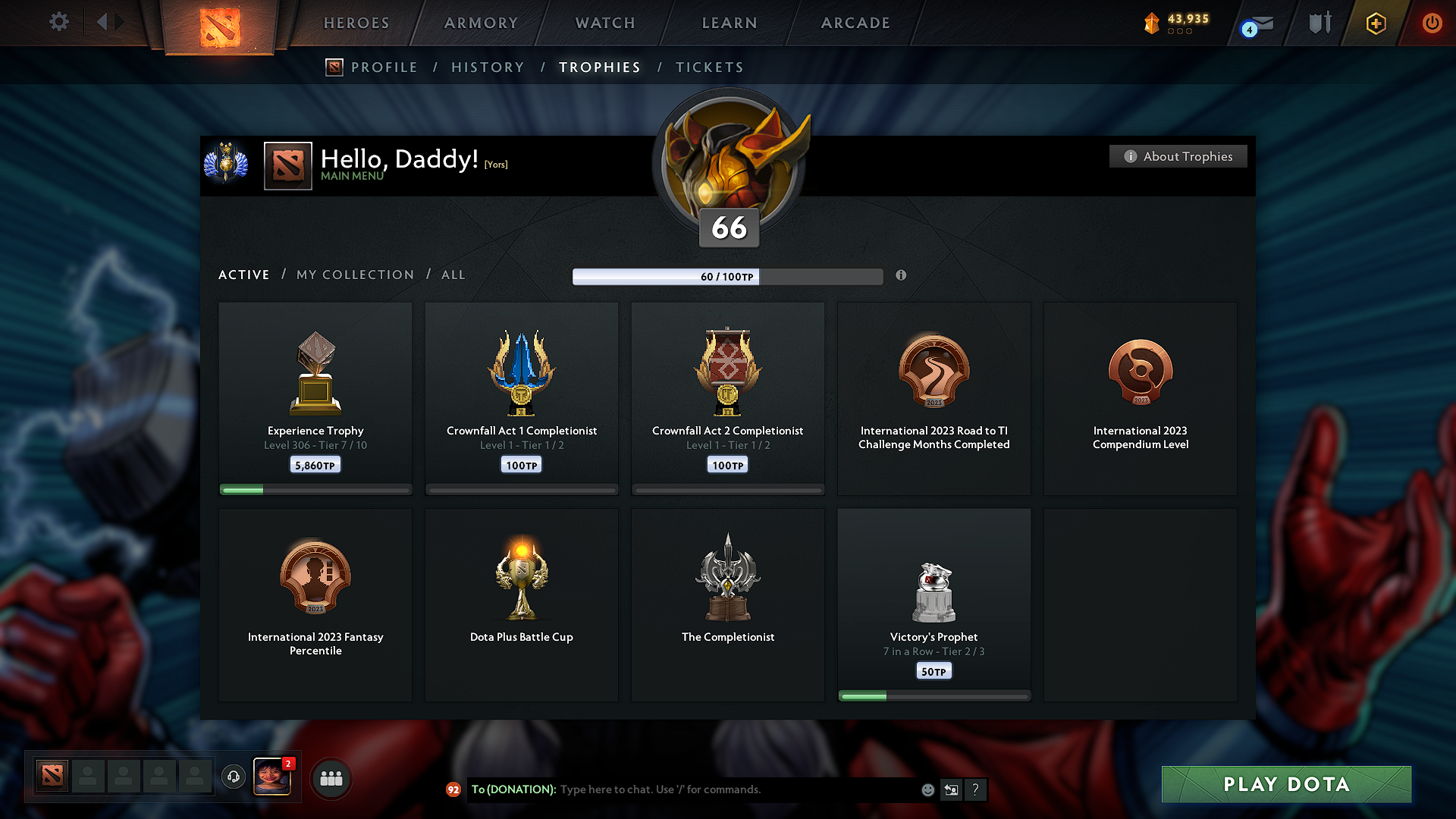The image size is (1456, 819).
Task: Open the chat channel selector beside the chat box
Action: click(951, 789)
